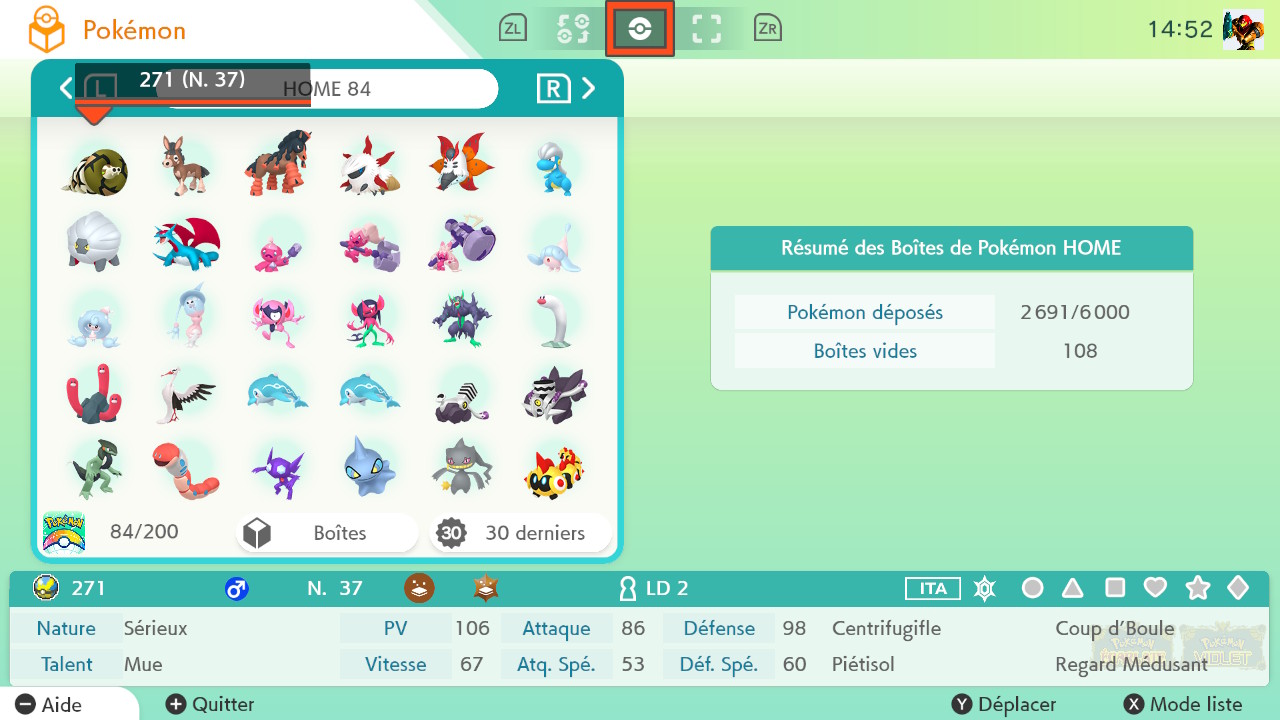Choose the Banette slot
Viewport: 1280px width, 720px height.
click(460, 468)
